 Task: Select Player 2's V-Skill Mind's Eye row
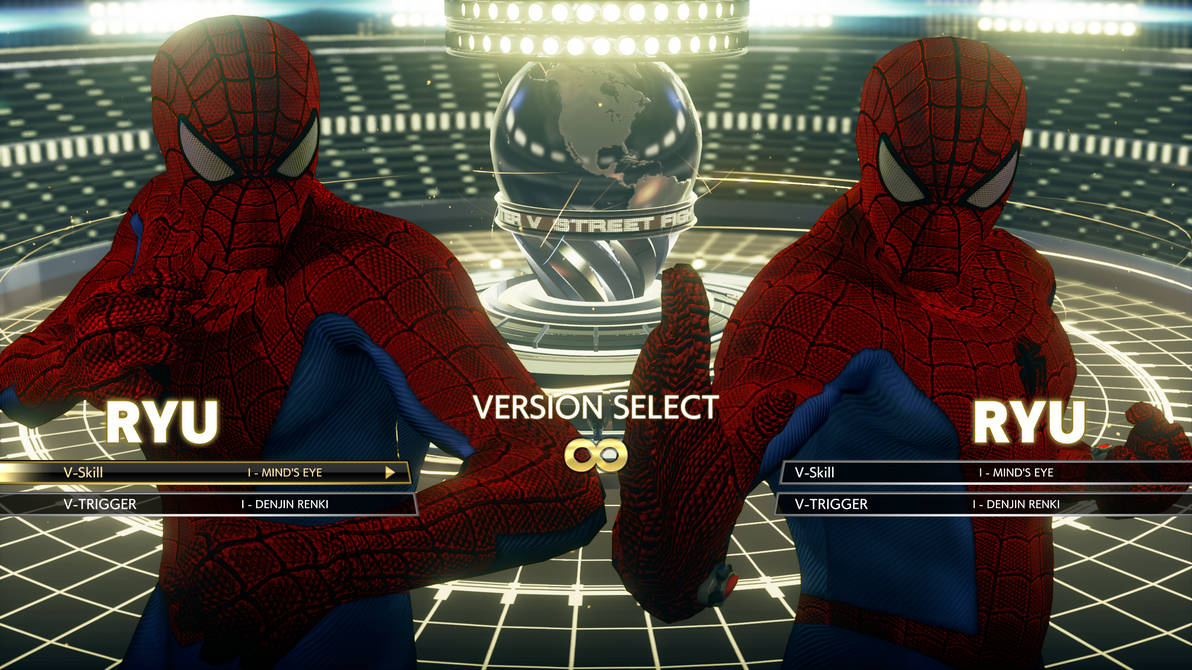coord(985,473)
